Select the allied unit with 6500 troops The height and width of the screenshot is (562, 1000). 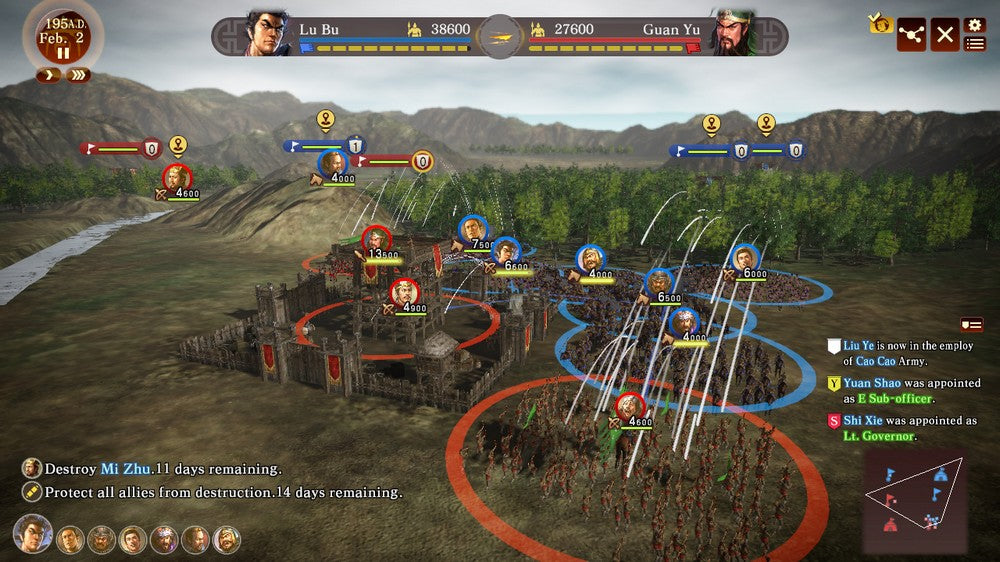coord(660,284)
